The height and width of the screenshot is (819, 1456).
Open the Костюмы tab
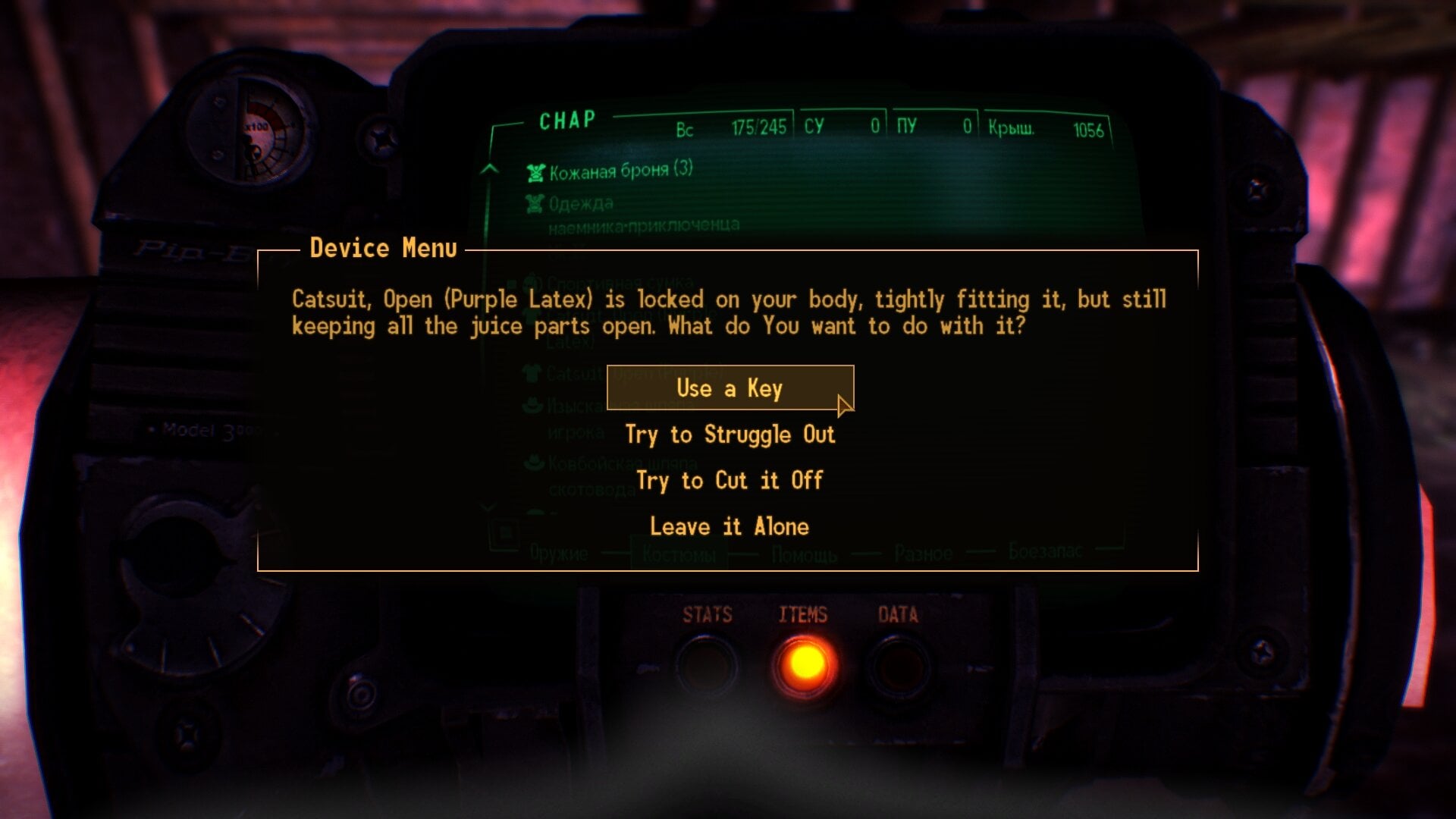pos(679,554)
